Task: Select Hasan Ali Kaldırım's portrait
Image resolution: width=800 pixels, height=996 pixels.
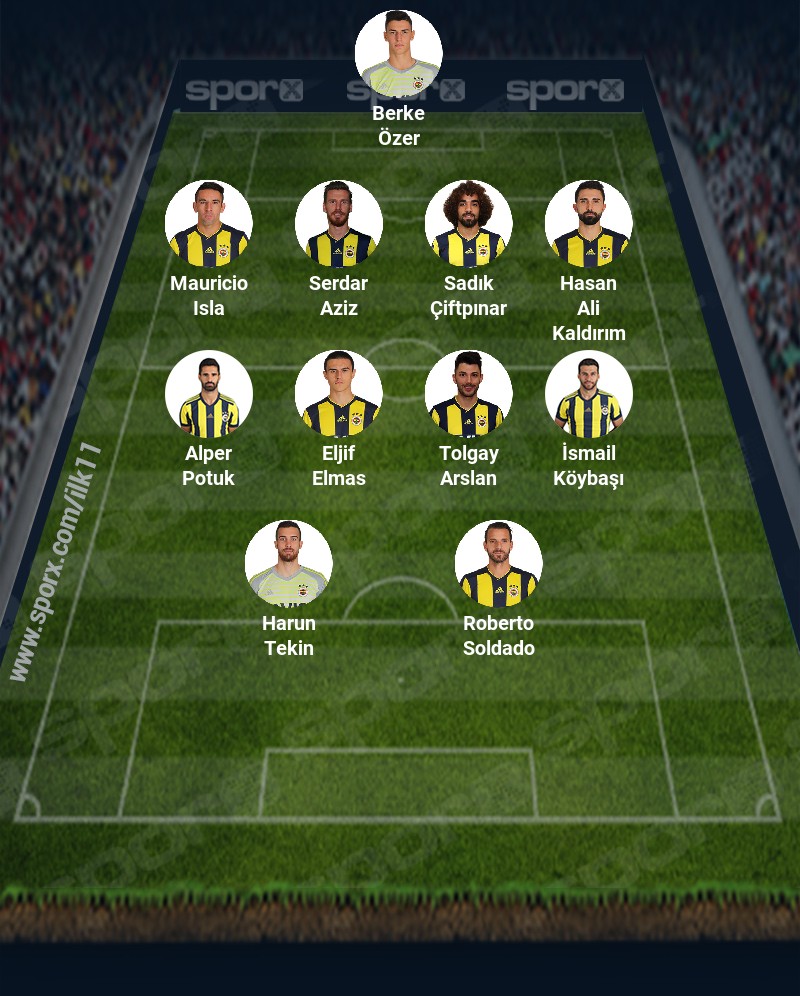Action: point(588,224)
